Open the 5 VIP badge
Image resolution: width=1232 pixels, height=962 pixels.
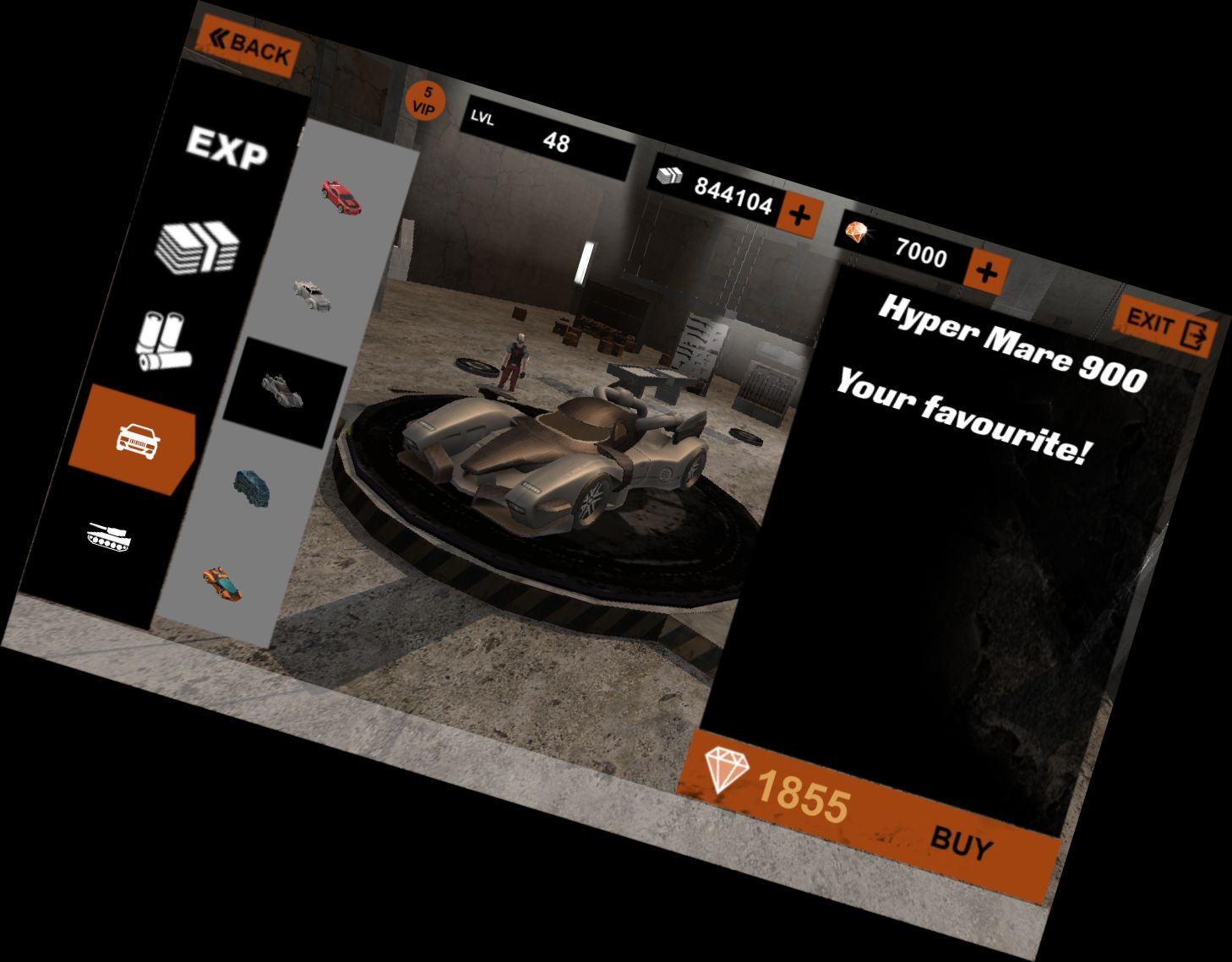pos(426,101)
